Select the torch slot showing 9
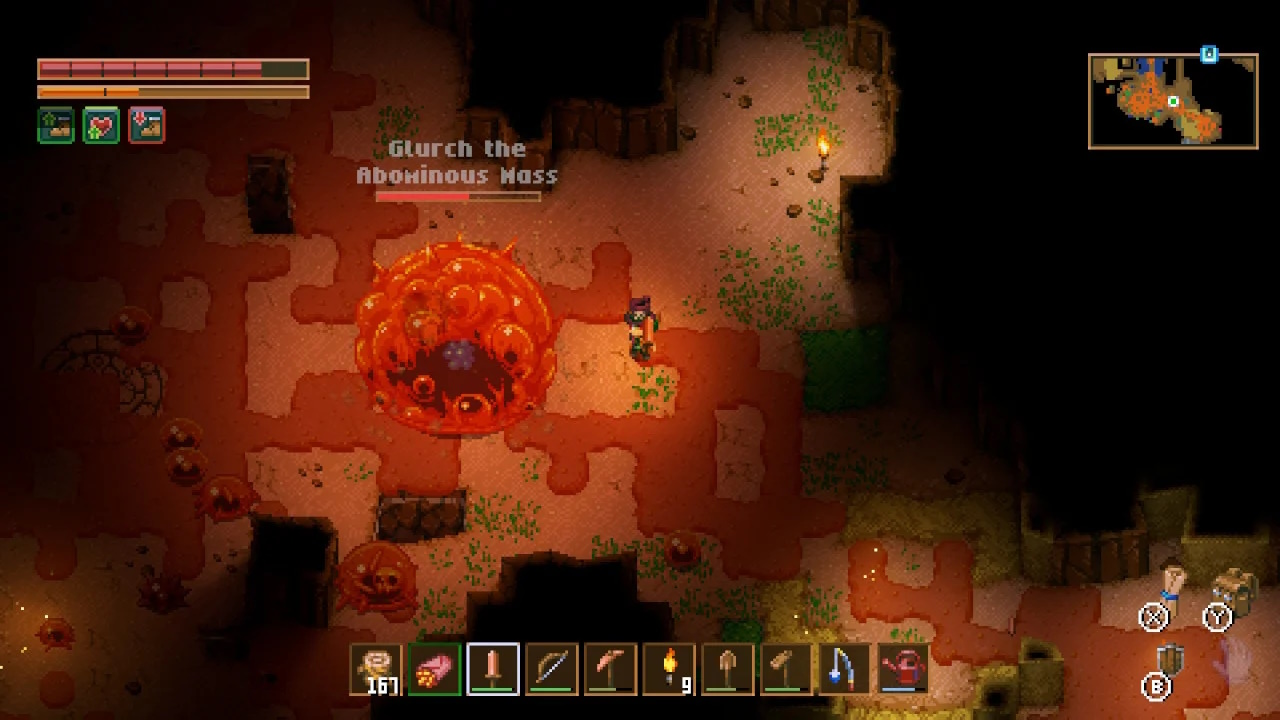The width and height of the screenshot is (1280, 720). pos(669,669)
